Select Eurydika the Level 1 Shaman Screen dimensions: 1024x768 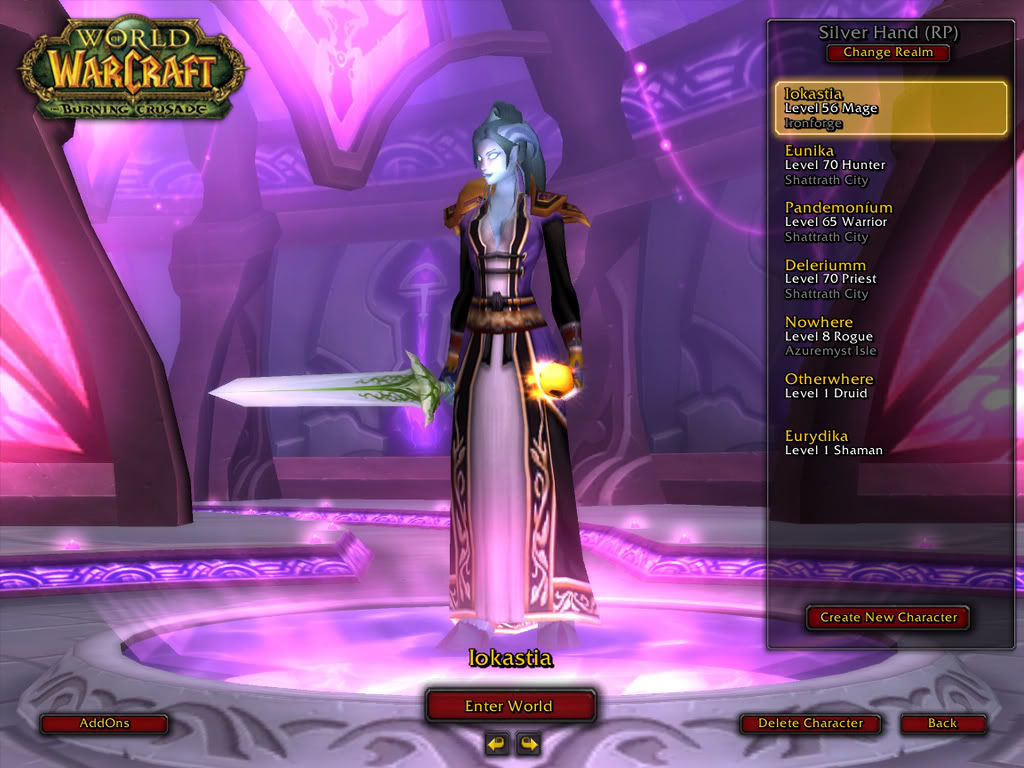click(x=890, y=443)
